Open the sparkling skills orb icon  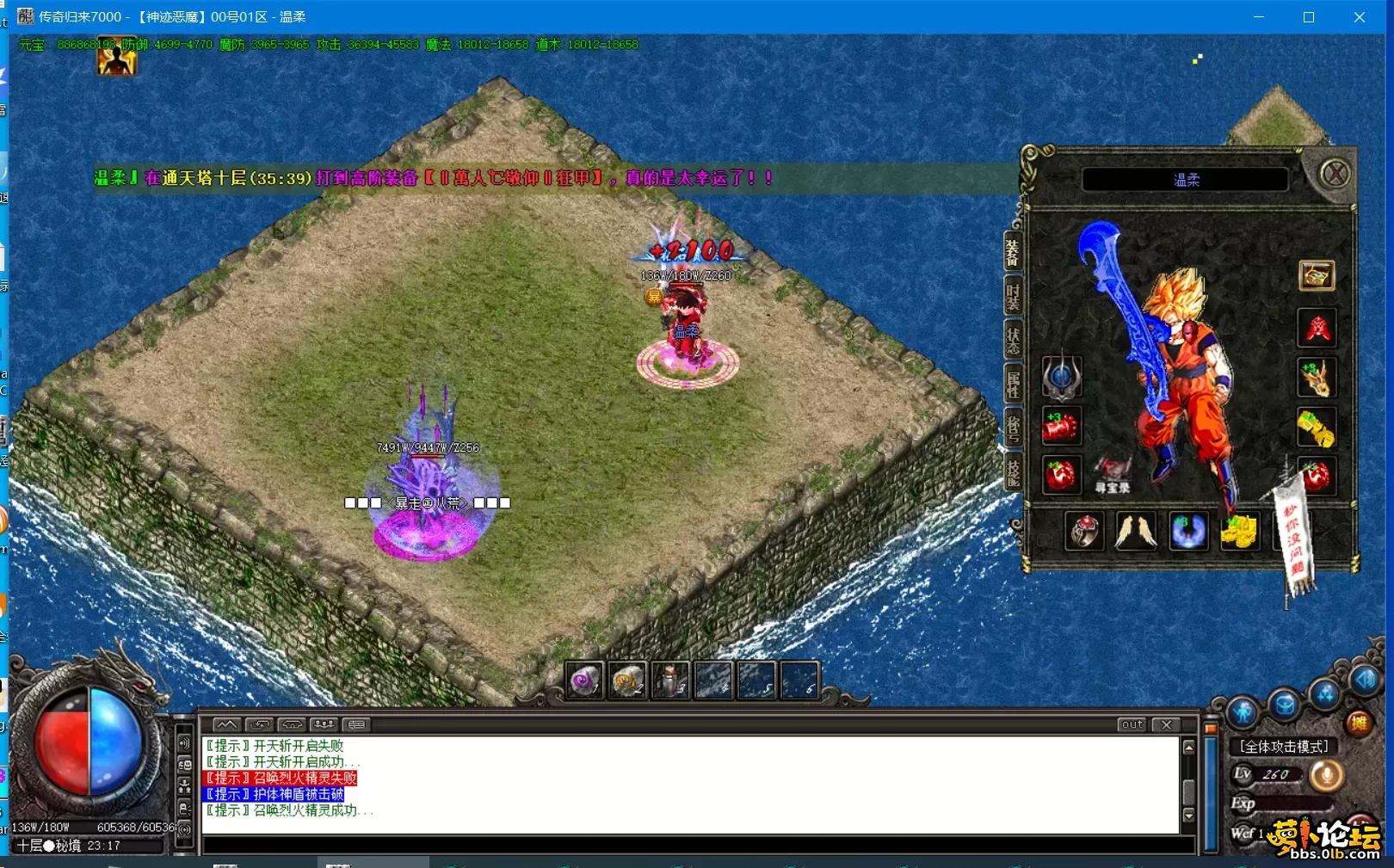pyautogui.click(x=1323, y=693)
